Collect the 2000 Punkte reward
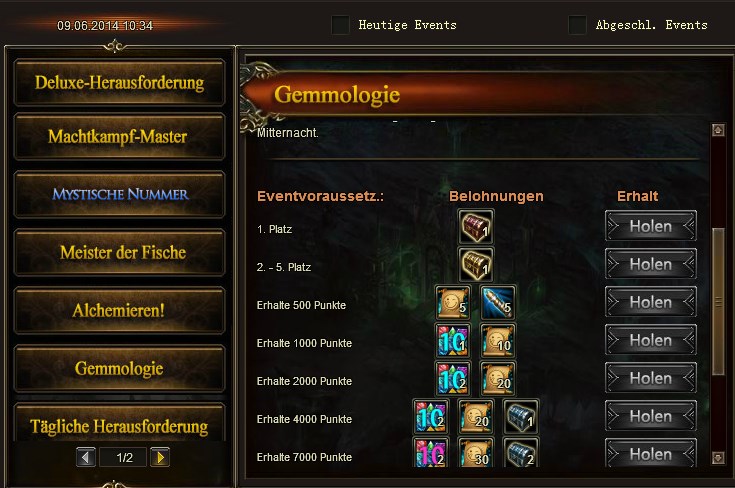The height and width of the screenshot is (488, 735). point(650,379)
